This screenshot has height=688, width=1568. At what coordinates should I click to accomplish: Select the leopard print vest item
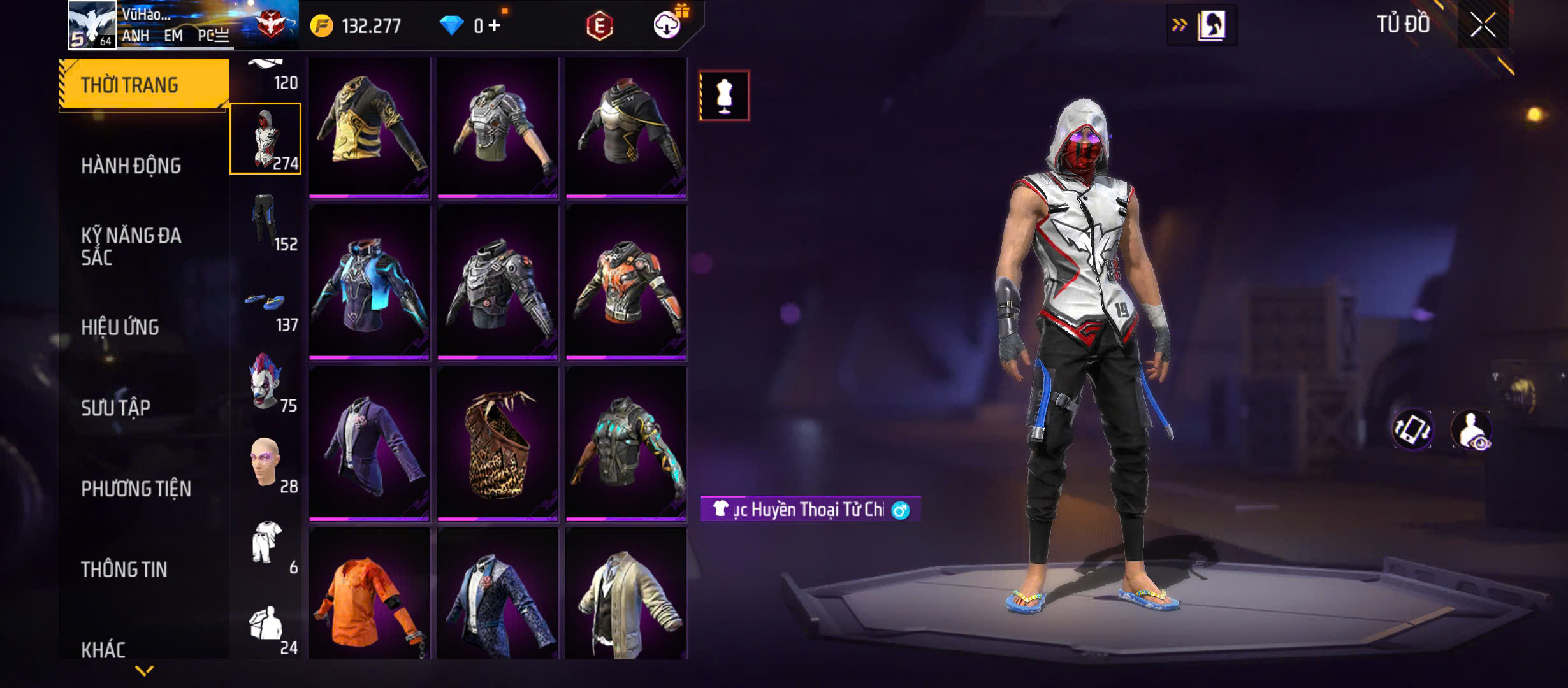(498, 443)
